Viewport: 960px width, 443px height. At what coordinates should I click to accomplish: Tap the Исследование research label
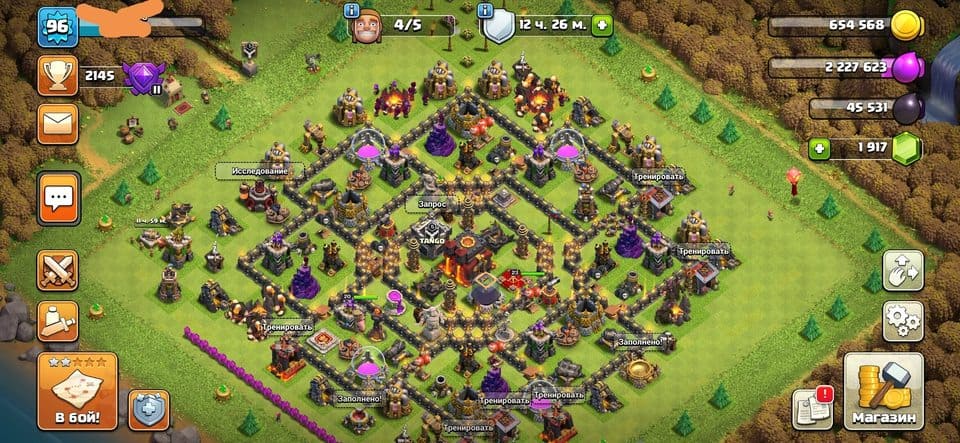point(258,171)
